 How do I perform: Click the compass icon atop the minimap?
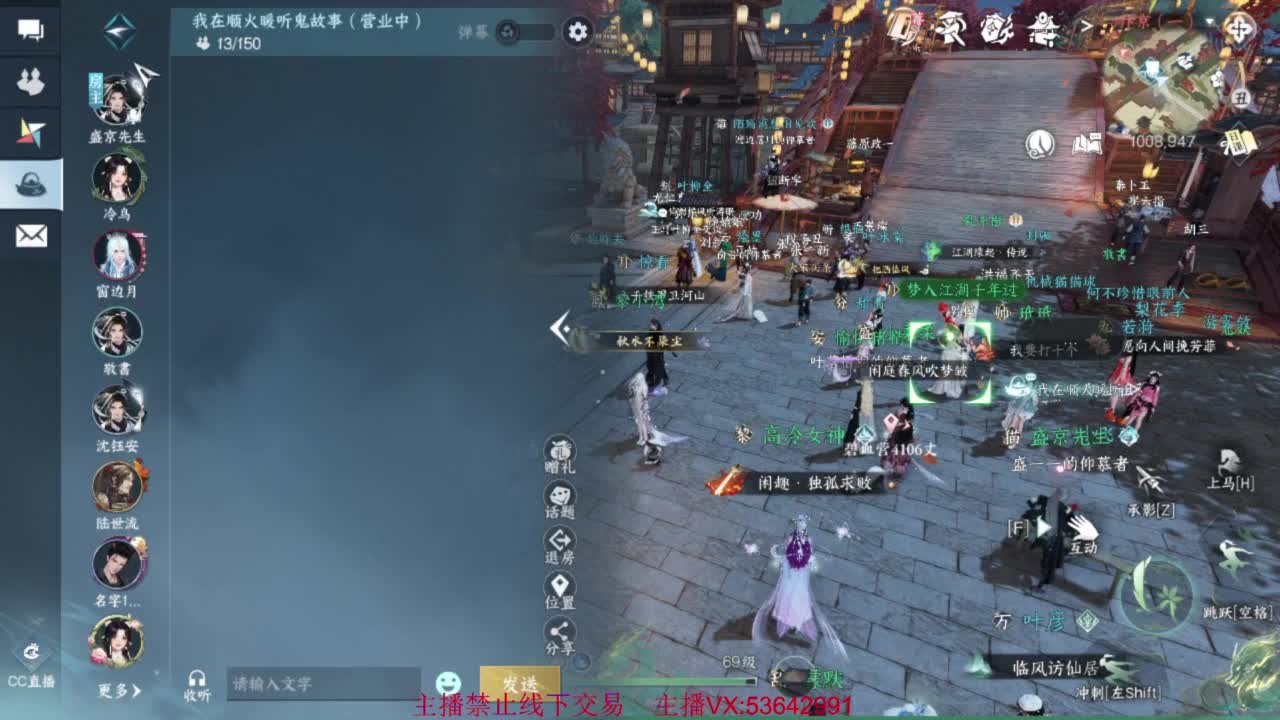pos(1238,26)
